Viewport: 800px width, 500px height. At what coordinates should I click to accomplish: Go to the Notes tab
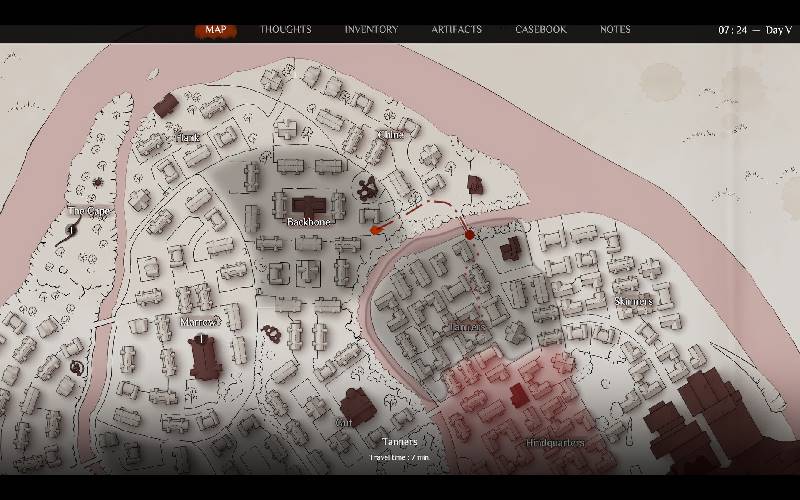point(615,29)
